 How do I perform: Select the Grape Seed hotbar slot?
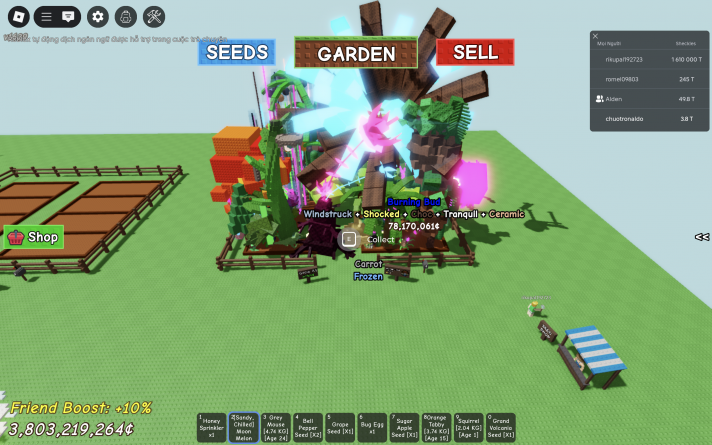point(340,428)
